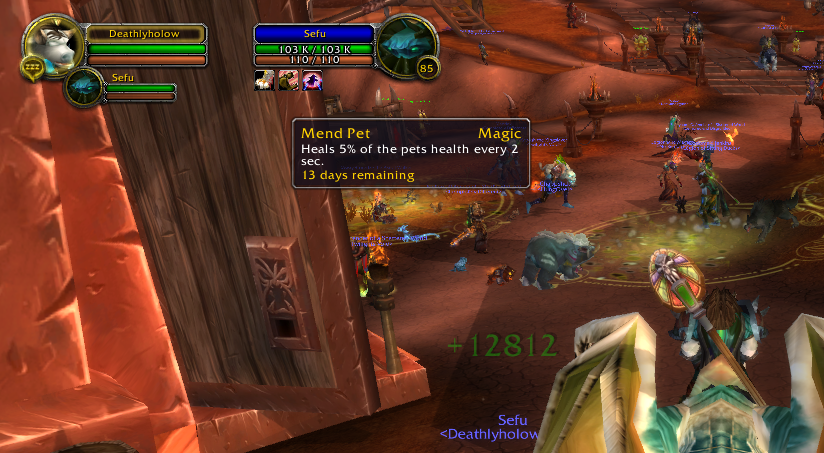
Task: Click the Sefu target portrait with level 85
Action: [406, 45]
